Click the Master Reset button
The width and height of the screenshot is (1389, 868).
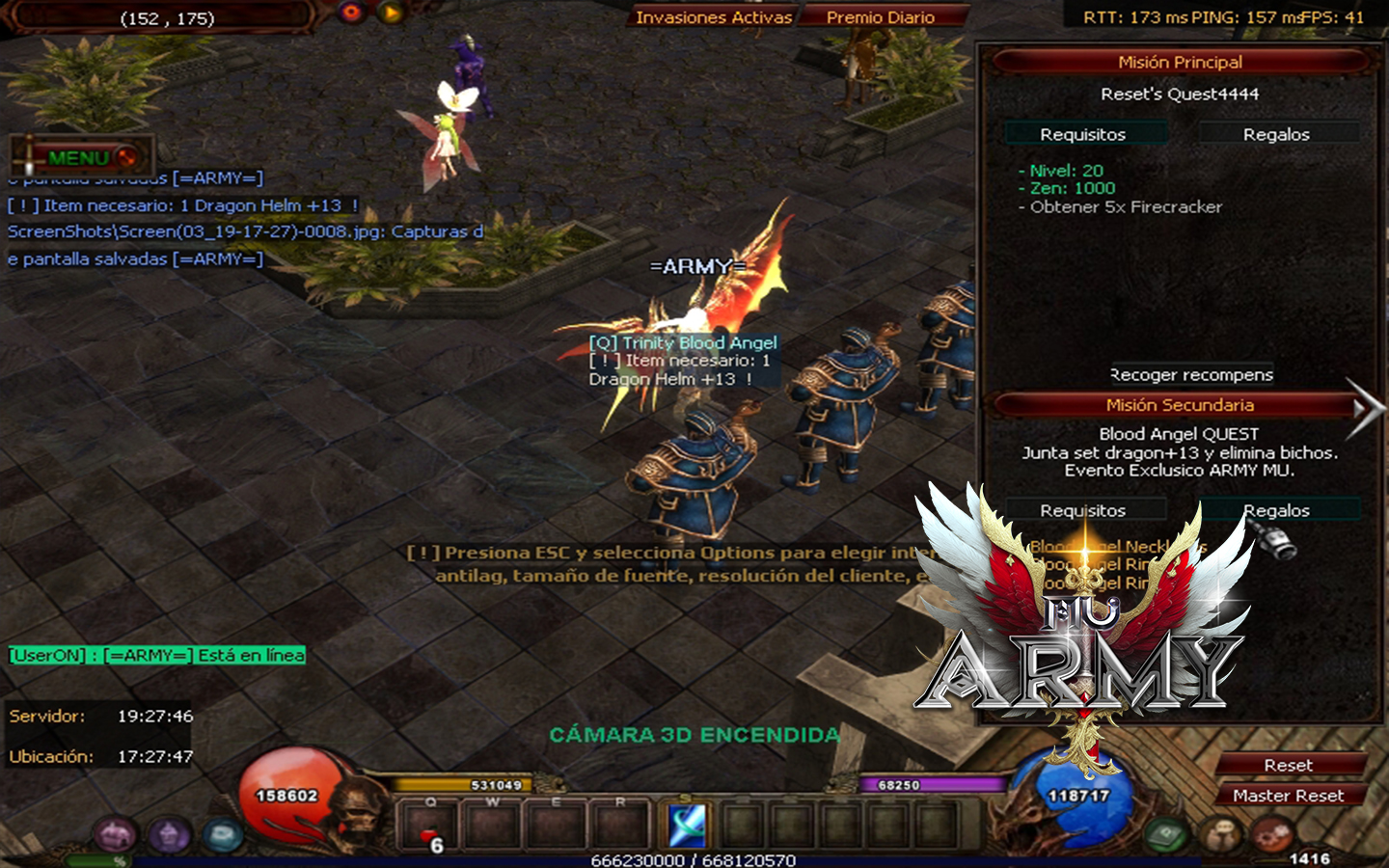(x=1288, y=796)
